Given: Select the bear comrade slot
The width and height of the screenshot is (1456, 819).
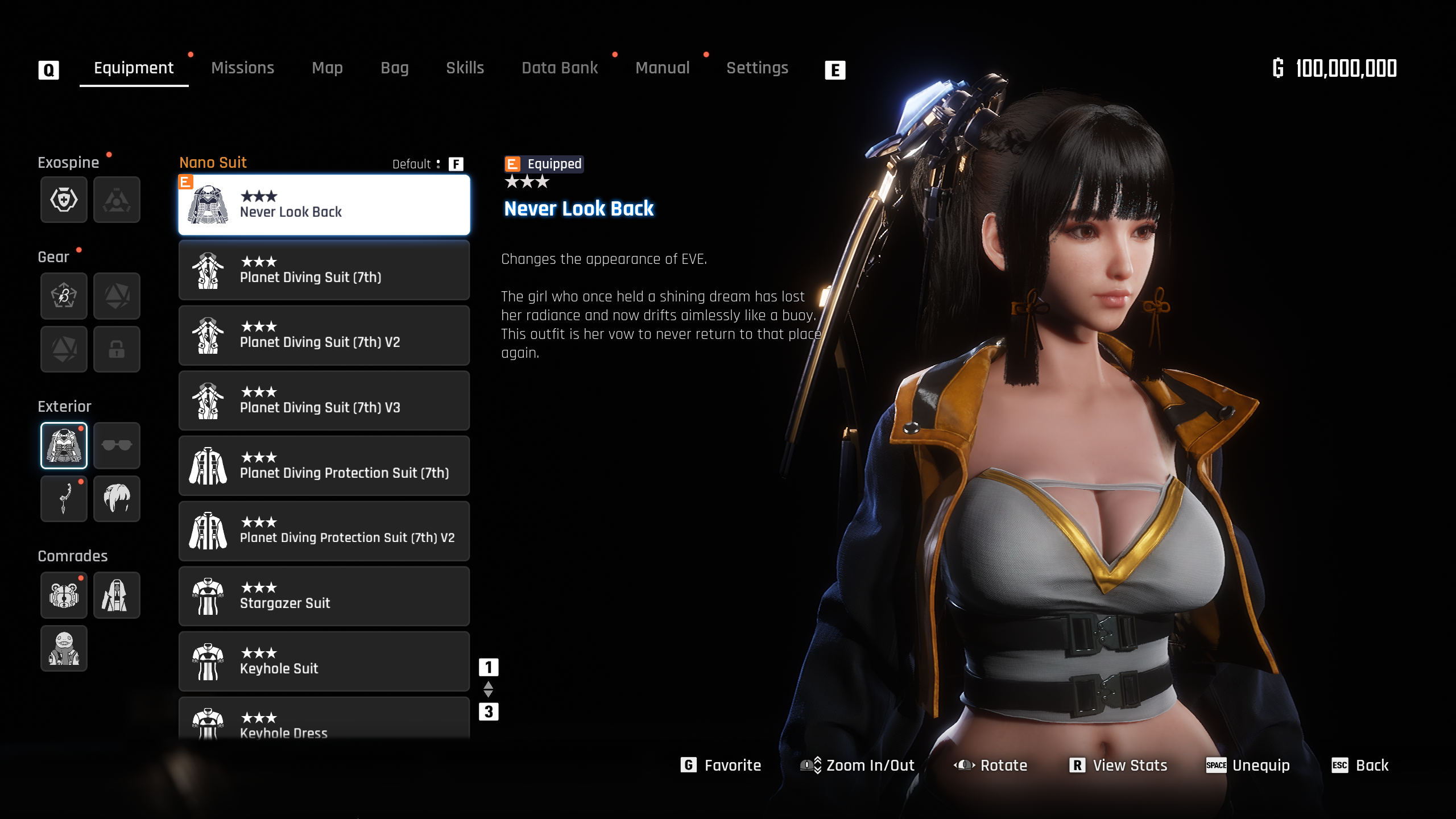Looking at the screenshot, I should (64, 595).
